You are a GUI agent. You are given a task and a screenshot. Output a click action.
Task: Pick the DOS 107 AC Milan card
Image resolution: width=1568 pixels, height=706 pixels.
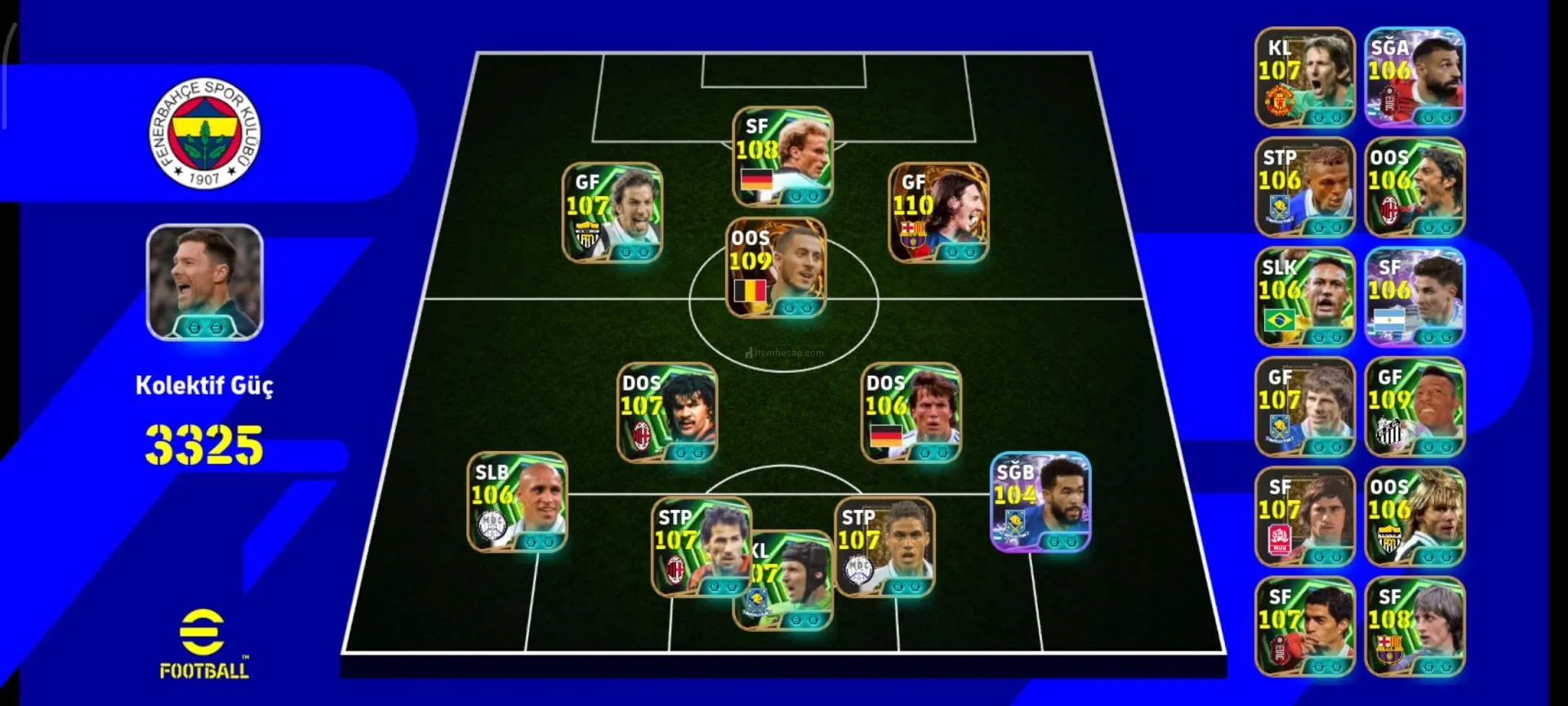point(667,413)
